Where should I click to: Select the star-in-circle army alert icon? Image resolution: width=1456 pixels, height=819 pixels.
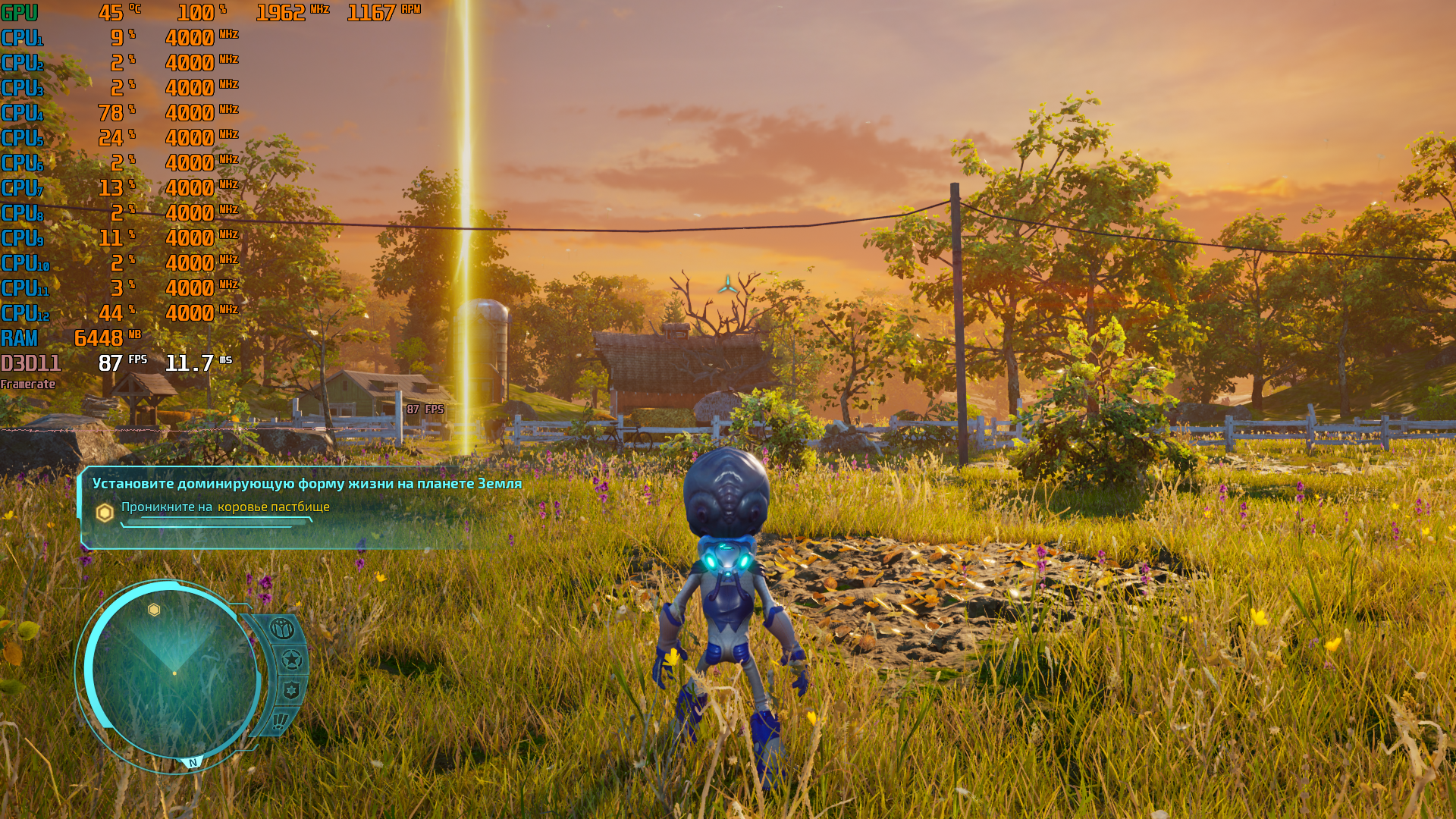click(291, 660)
